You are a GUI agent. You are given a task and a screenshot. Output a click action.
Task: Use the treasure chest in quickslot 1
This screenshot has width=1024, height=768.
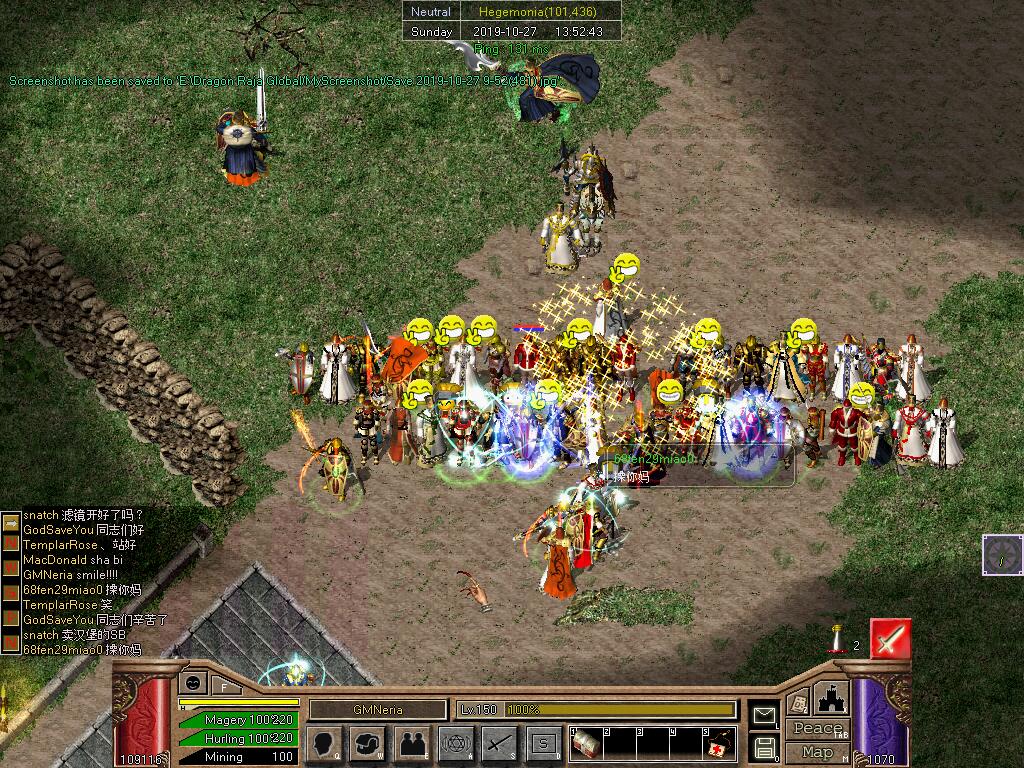click(587, 744)
